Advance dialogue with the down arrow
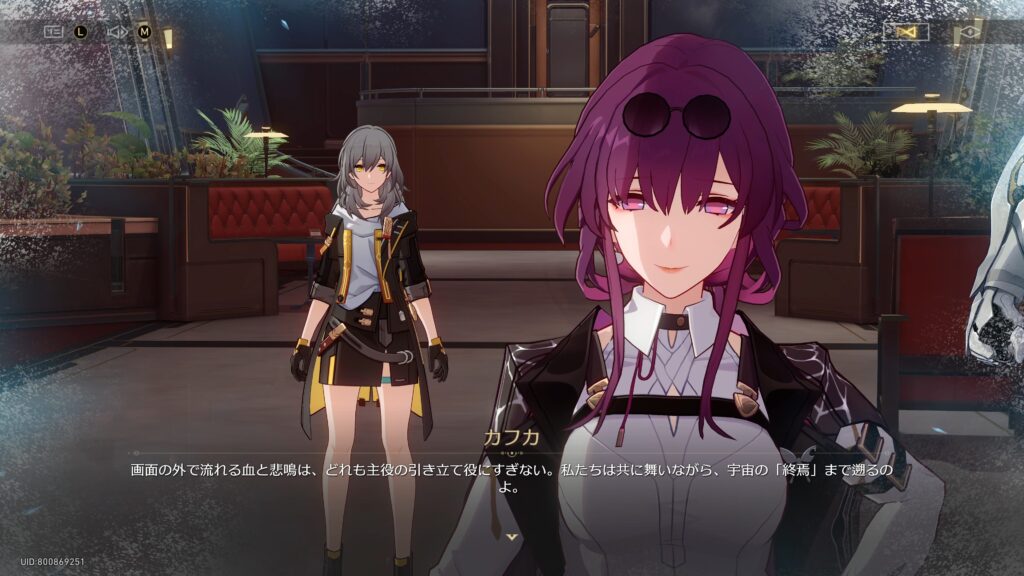Viewport: 1024px width, 576px height. (512, 537)
